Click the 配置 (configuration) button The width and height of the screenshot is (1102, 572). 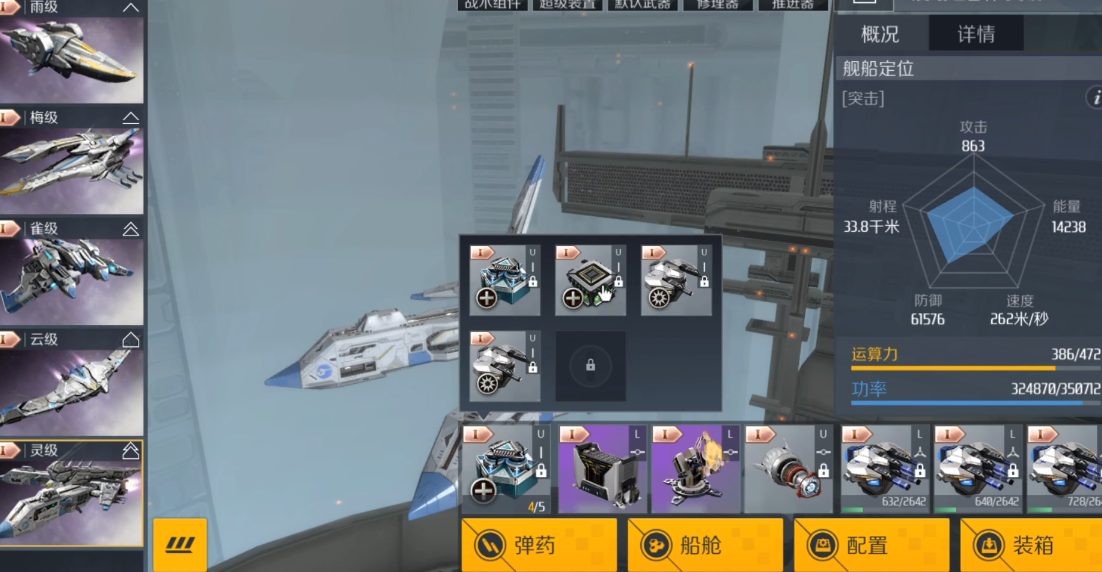[871, 545]
